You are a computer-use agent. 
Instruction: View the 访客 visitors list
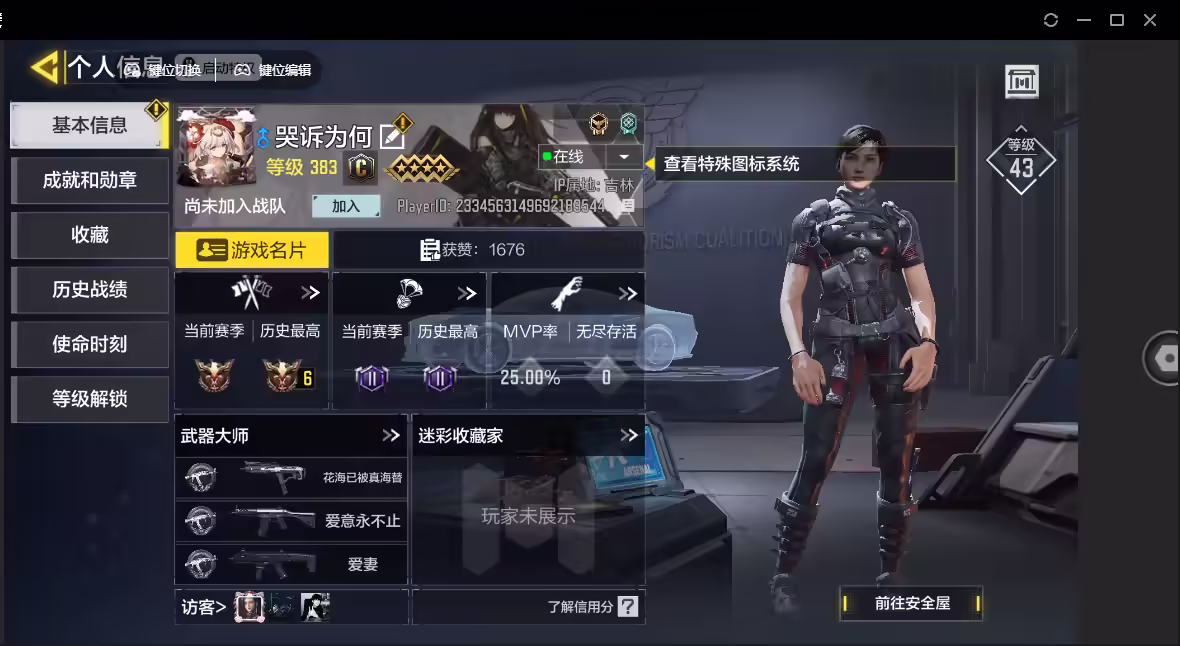click(x=204, y=607)
